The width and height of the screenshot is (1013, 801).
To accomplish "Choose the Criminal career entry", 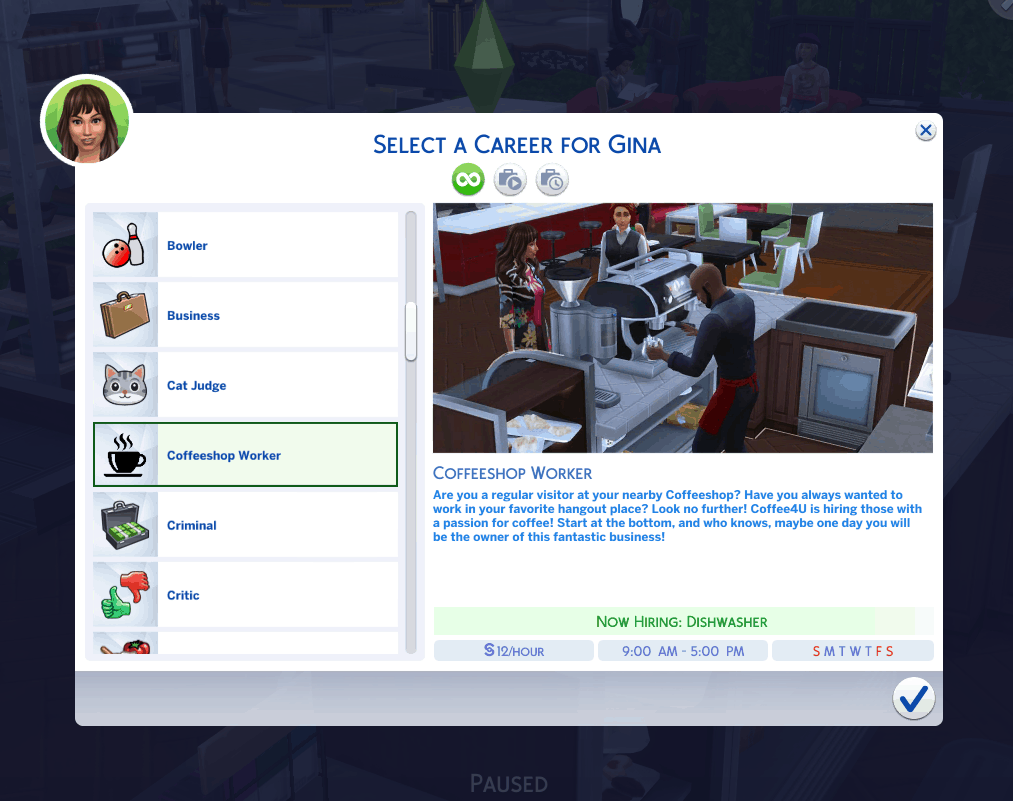I will (x=245, y=526).
